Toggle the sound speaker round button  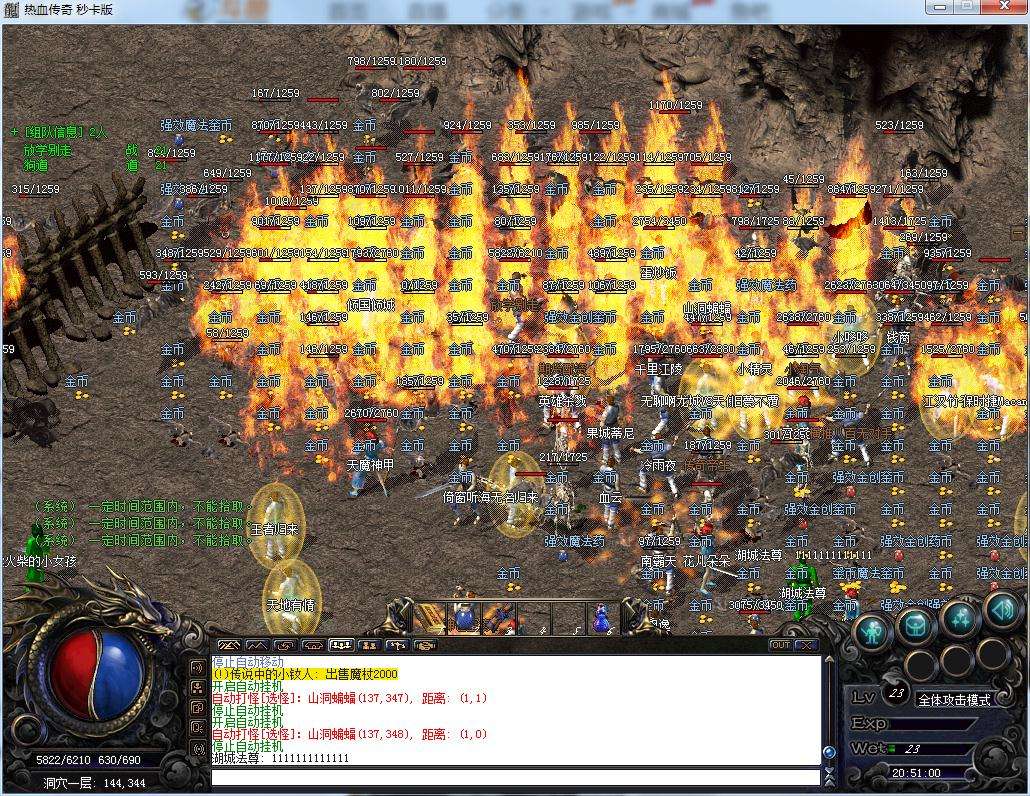click(x=1001, y=607)
